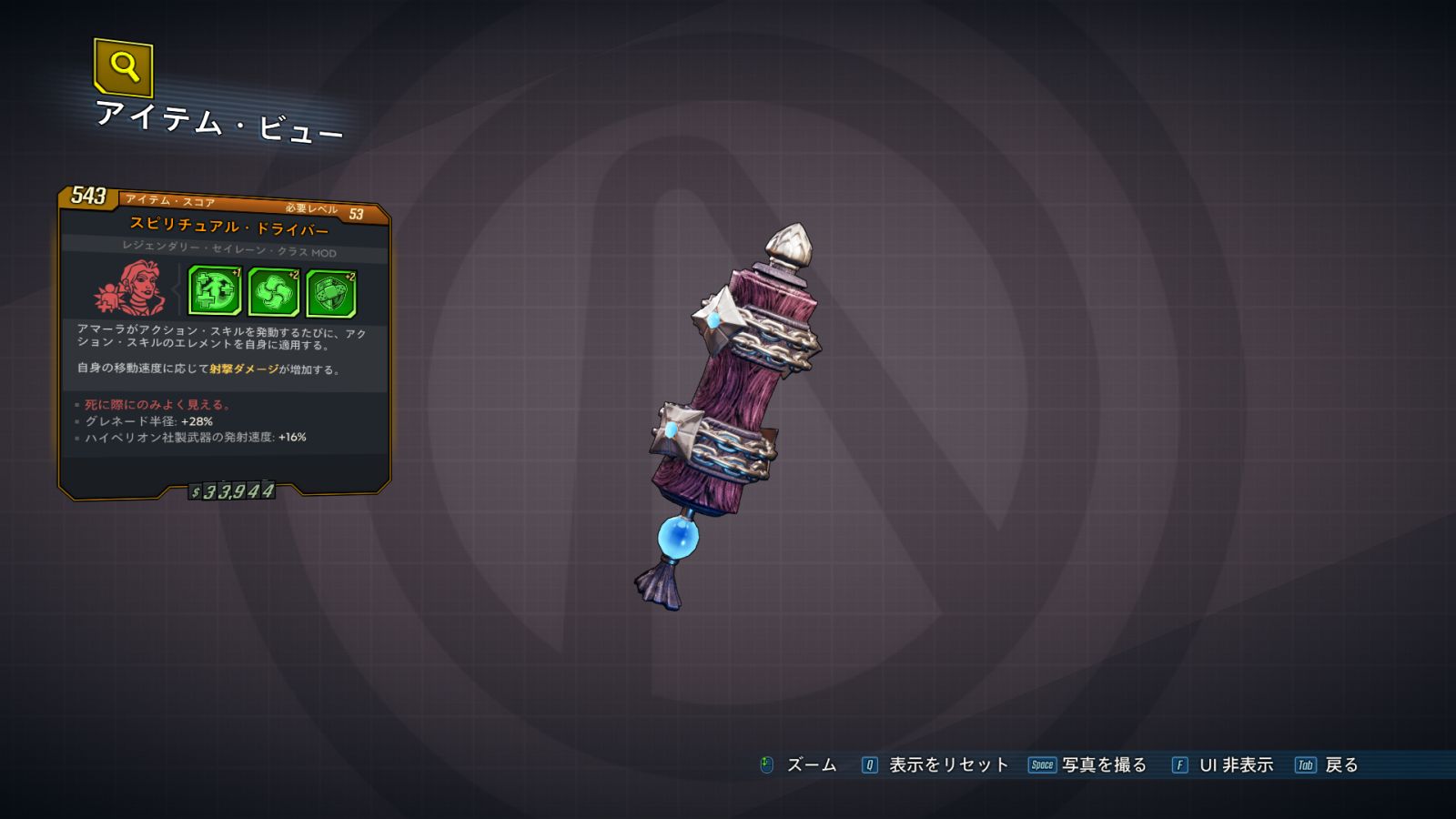Select the green figure-with-plus-signs skill icon
The image size is (1456, 819).
click(214, 291)
